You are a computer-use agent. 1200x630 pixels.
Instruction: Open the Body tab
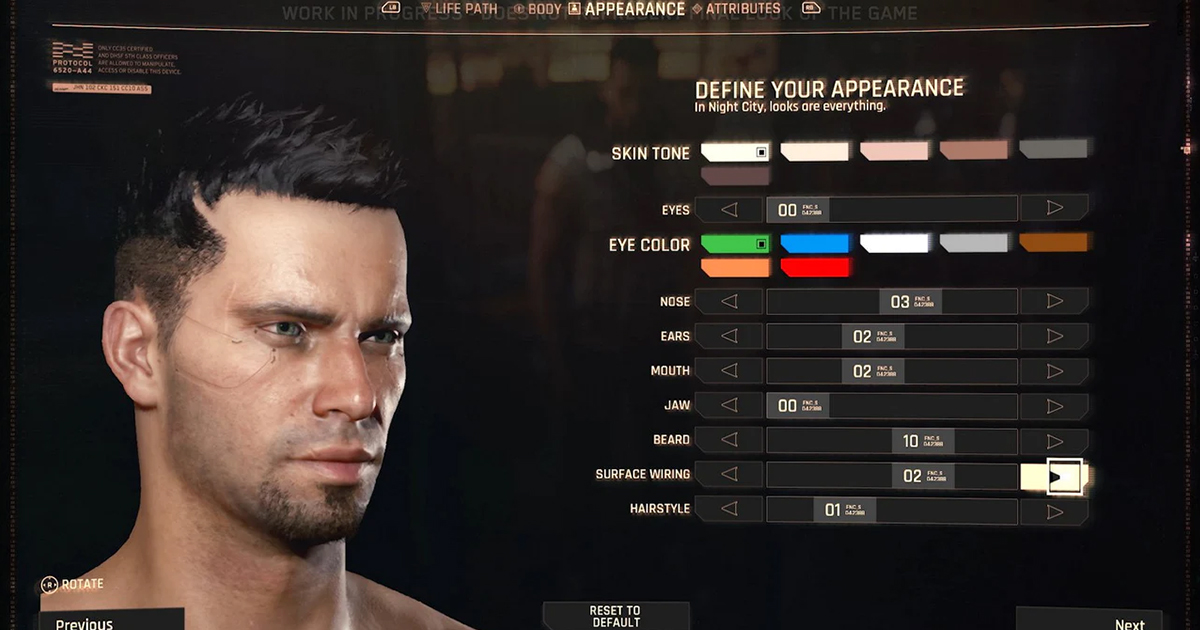click(542, 9)
